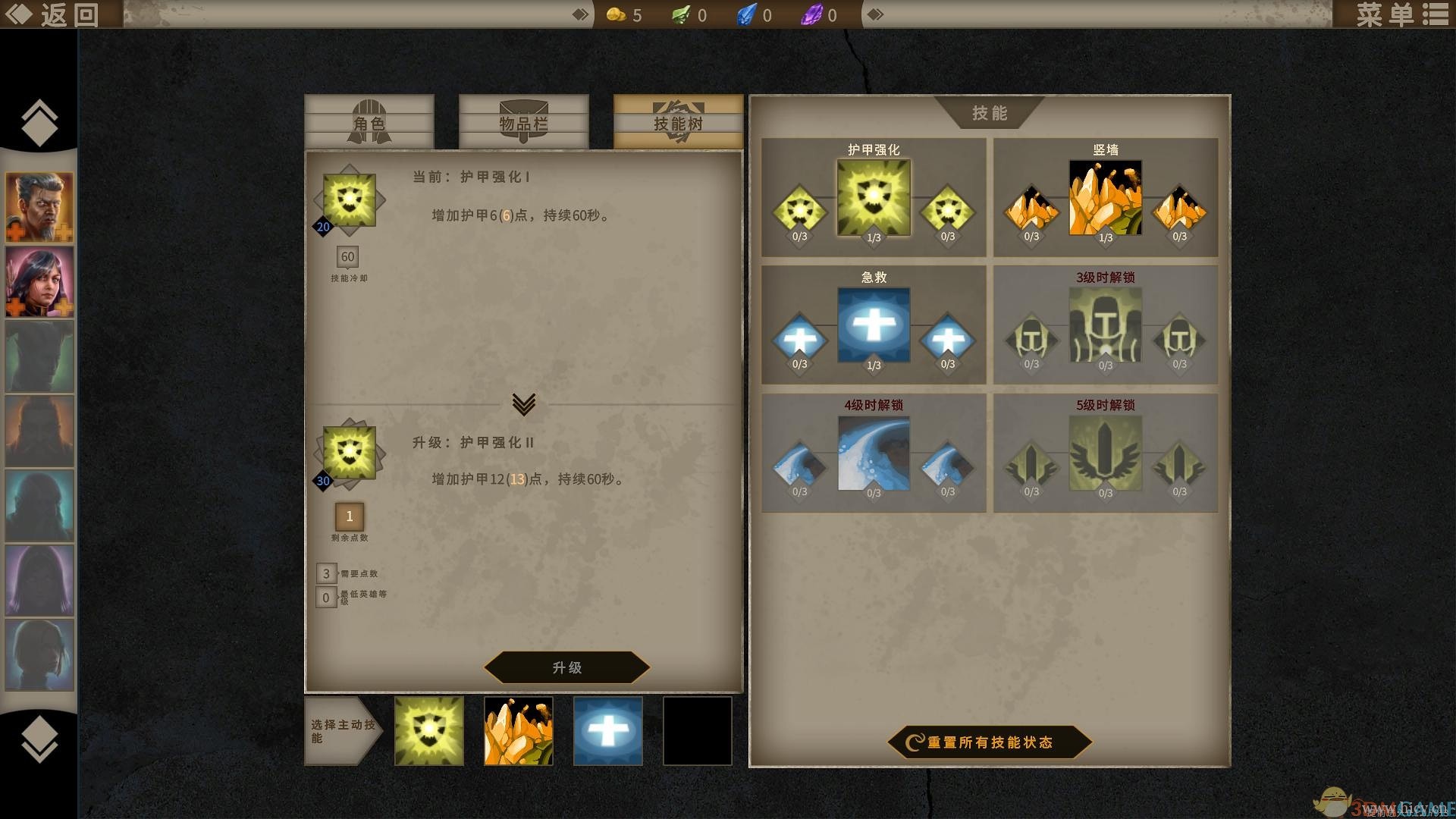1456x819 pixels.
Task: Click 重置所有技能状态 reset skills button
Action: coord(987,743)
